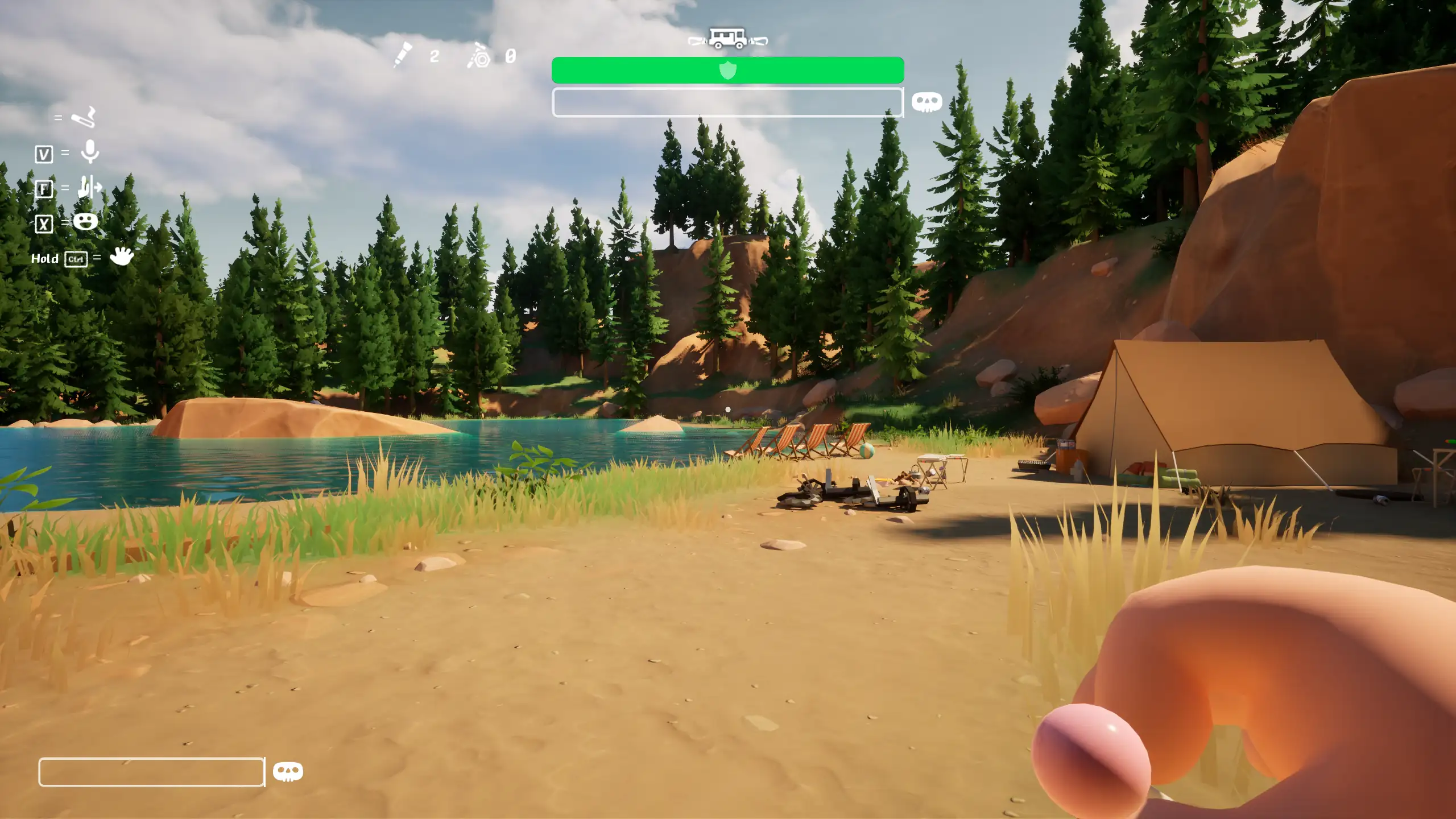Click the cigarette smoking icon
The width and height of the screenshot is (1456, 819).
[x=84, y=118]
